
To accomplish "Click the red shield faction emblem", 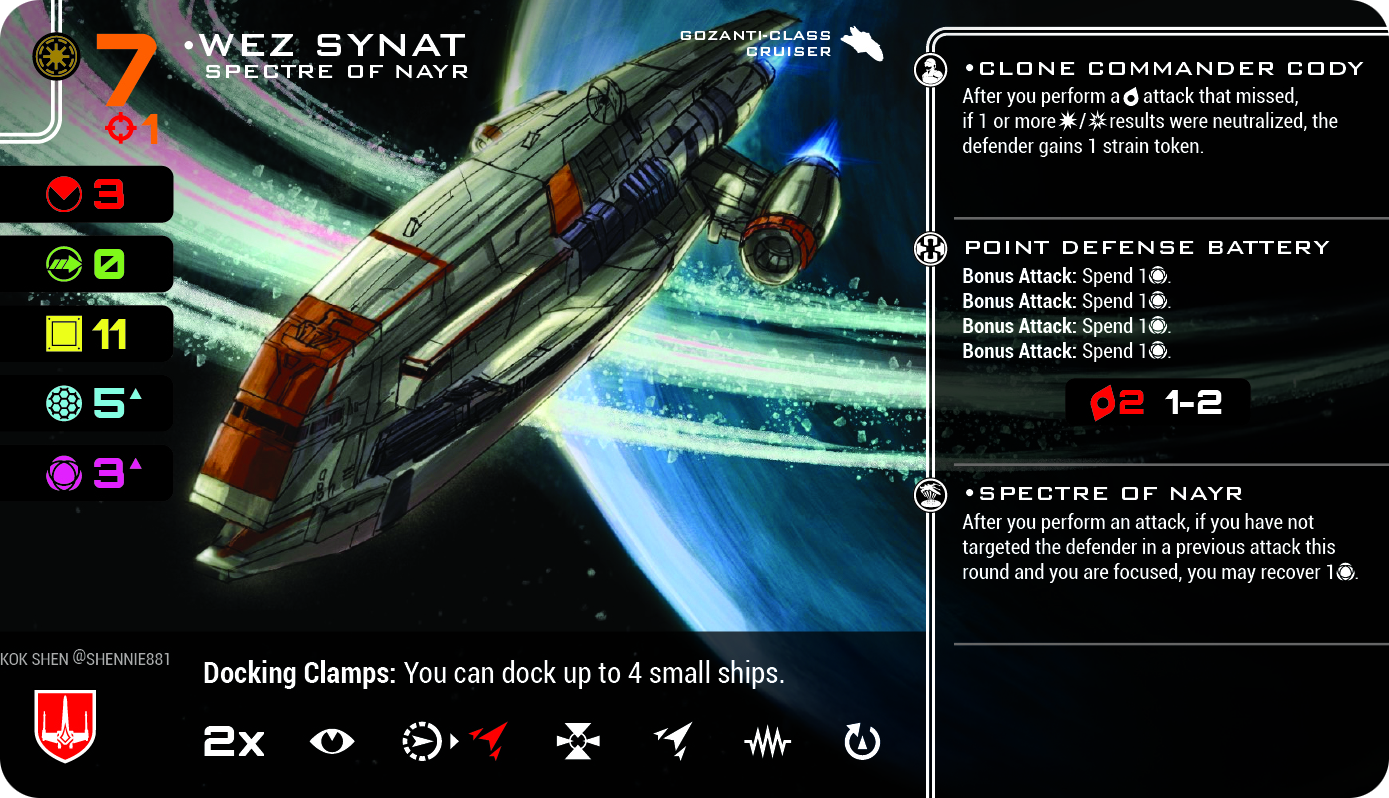I will point(65,724).
